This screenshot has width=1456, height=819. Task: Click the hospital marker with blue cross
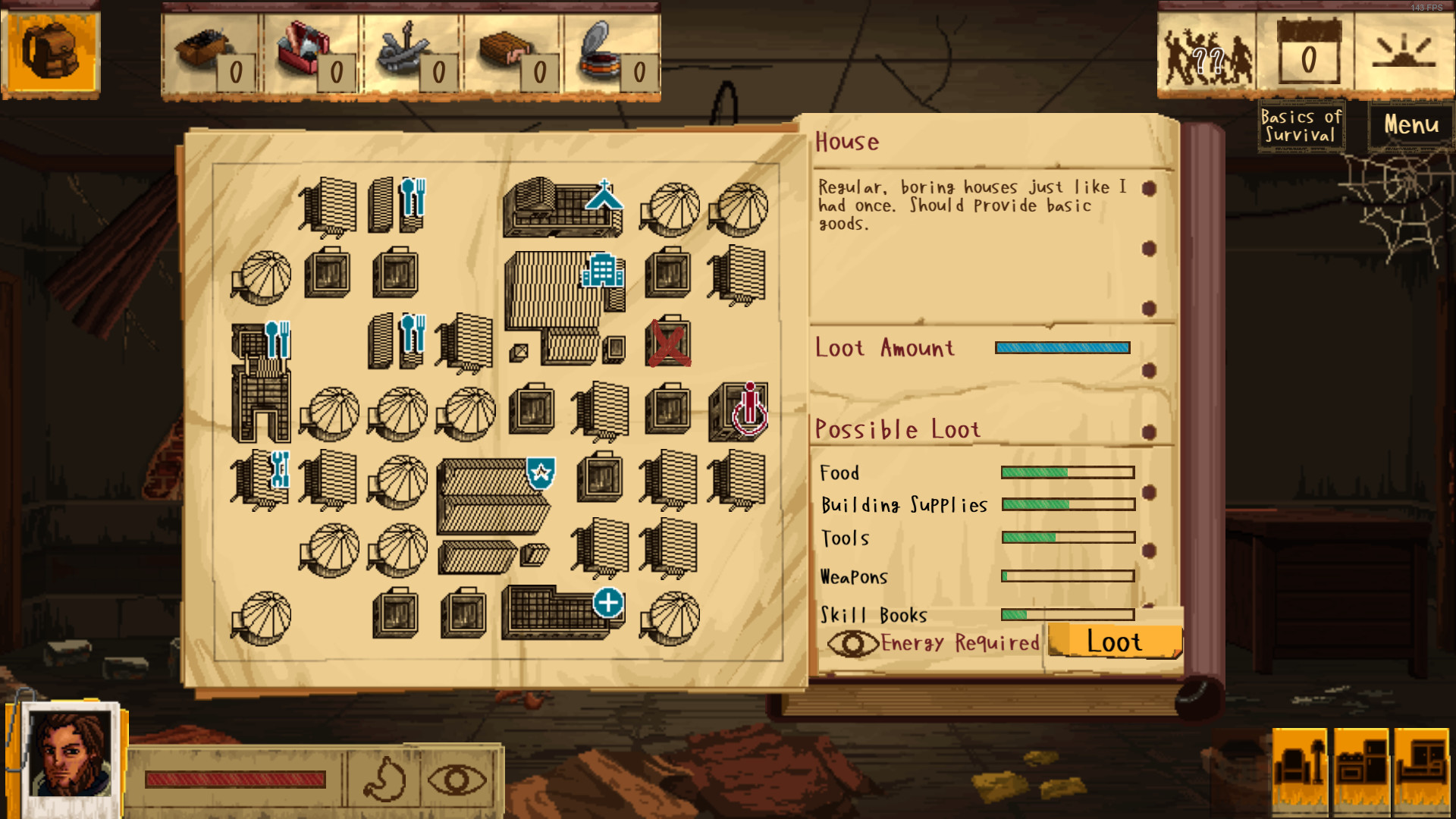click(x=608, y=604)
